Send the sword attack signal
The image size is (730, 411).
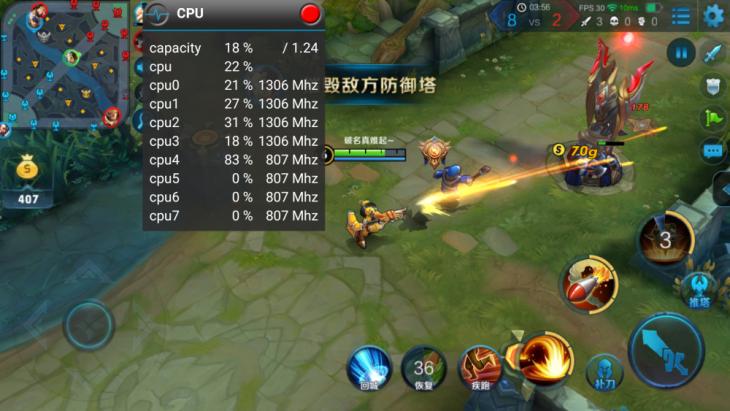pyautogui.click(x=712, y=53)
